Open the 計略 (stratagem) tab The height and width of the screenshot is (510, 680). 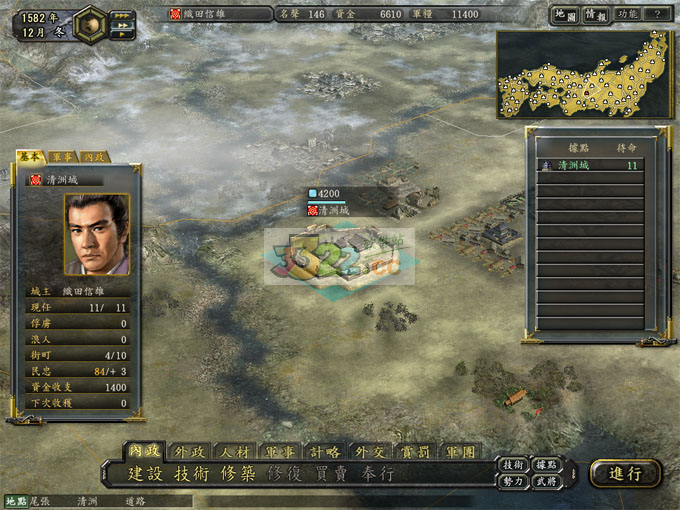point(326,451)
